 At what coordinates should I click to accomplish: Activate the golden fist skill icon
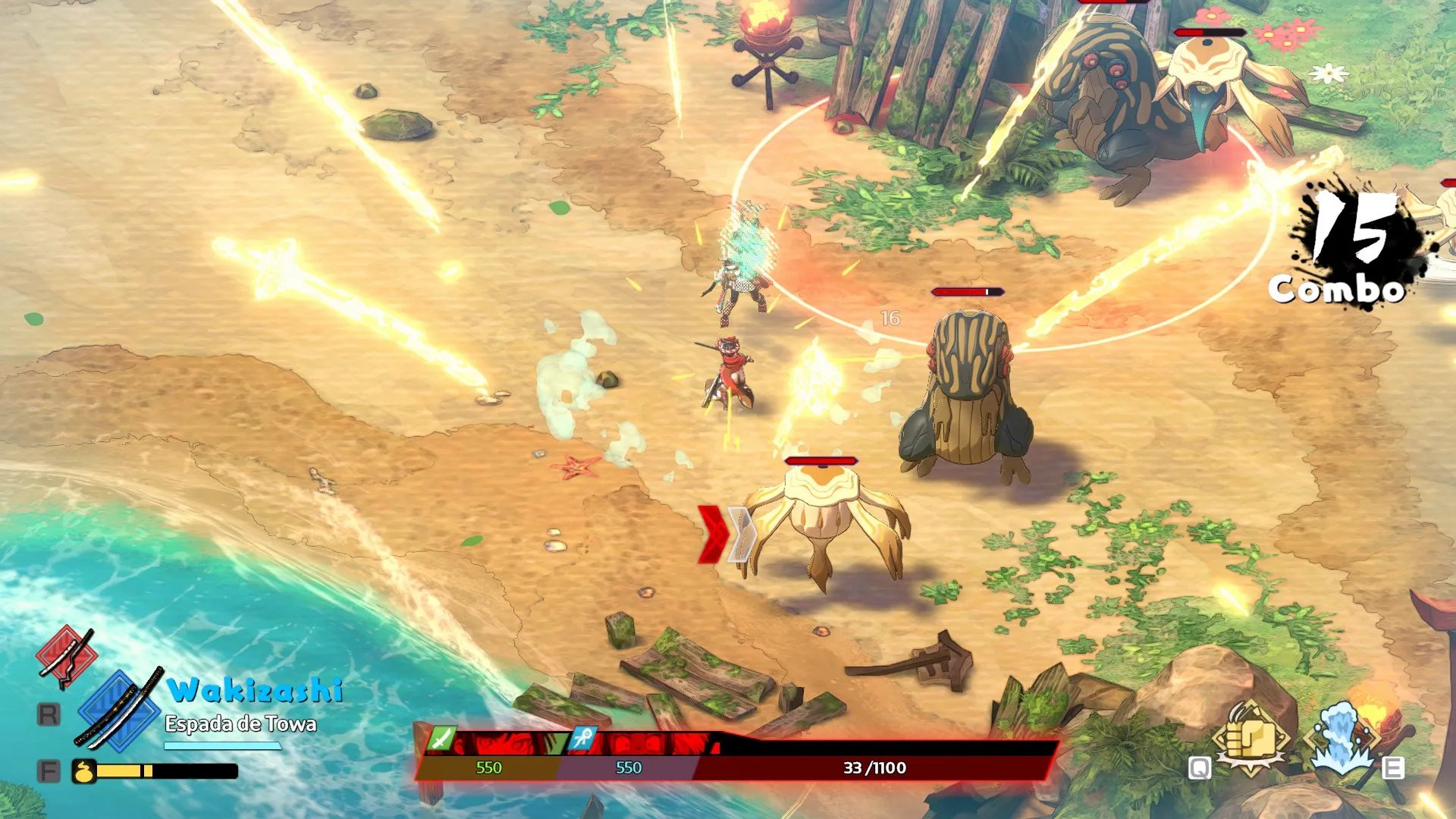pyautogui.click(x=1250, y=737)
